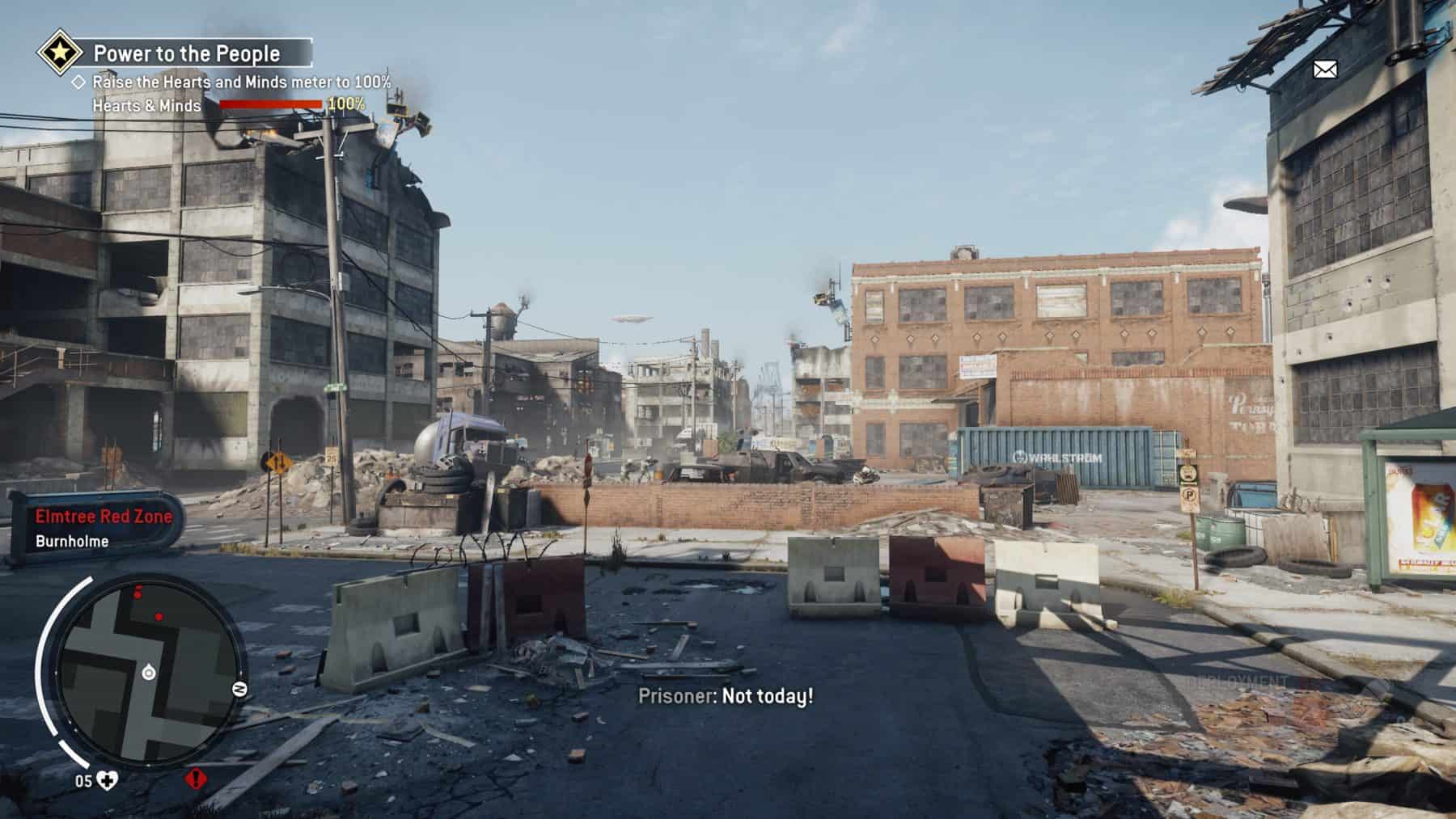Select the raise Hearts and Minds objective
Screen dimensions: 1456x819
[241, 82]
